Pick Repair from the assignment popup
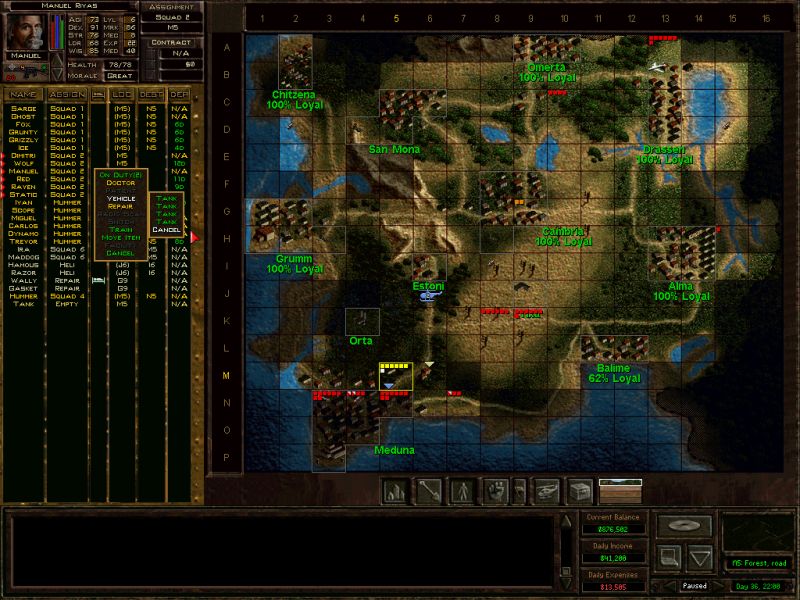 [120, 206]
